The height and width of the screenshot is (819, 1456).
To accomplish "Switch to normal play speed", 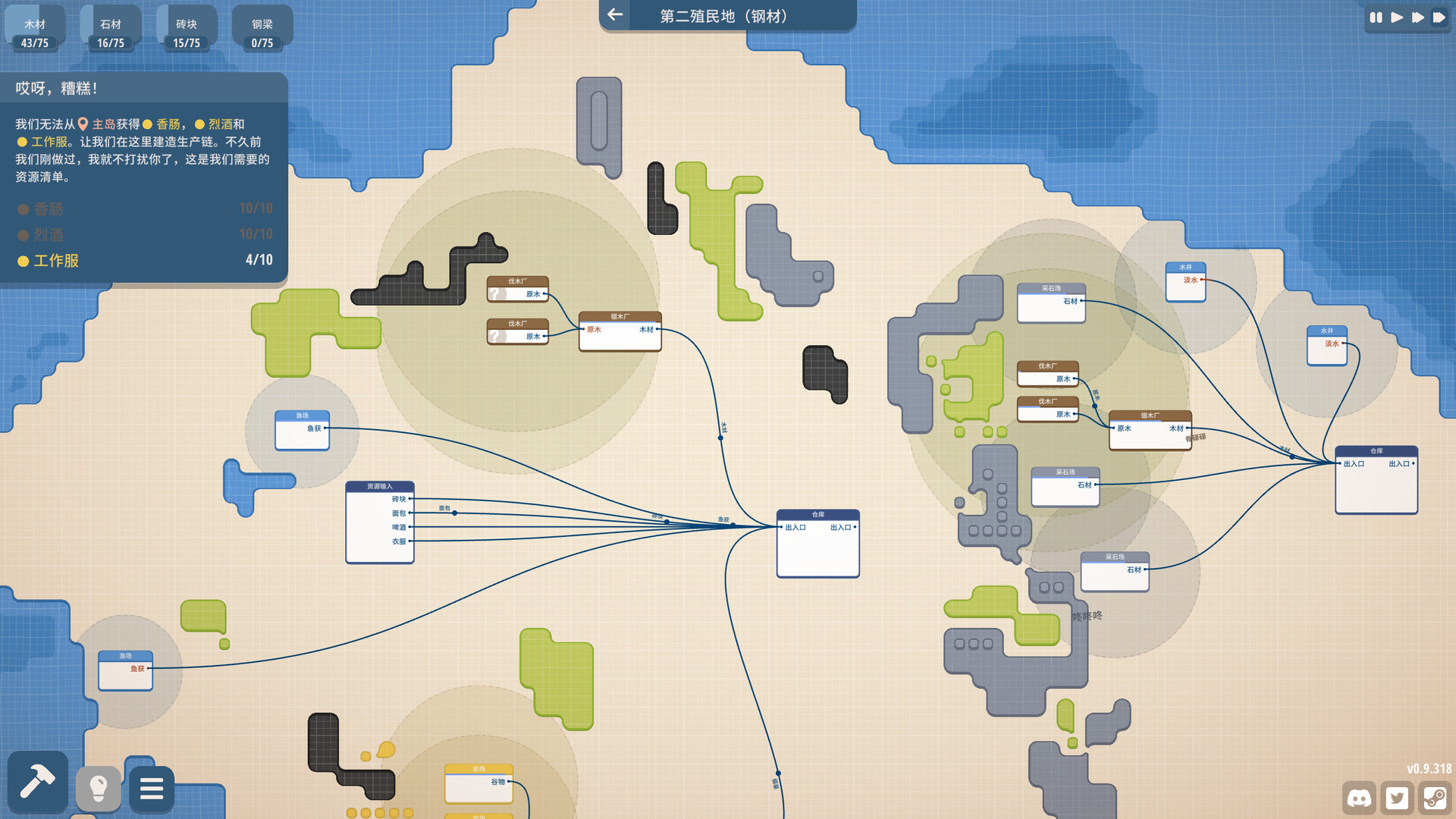I will click(x=1398, y=17).
